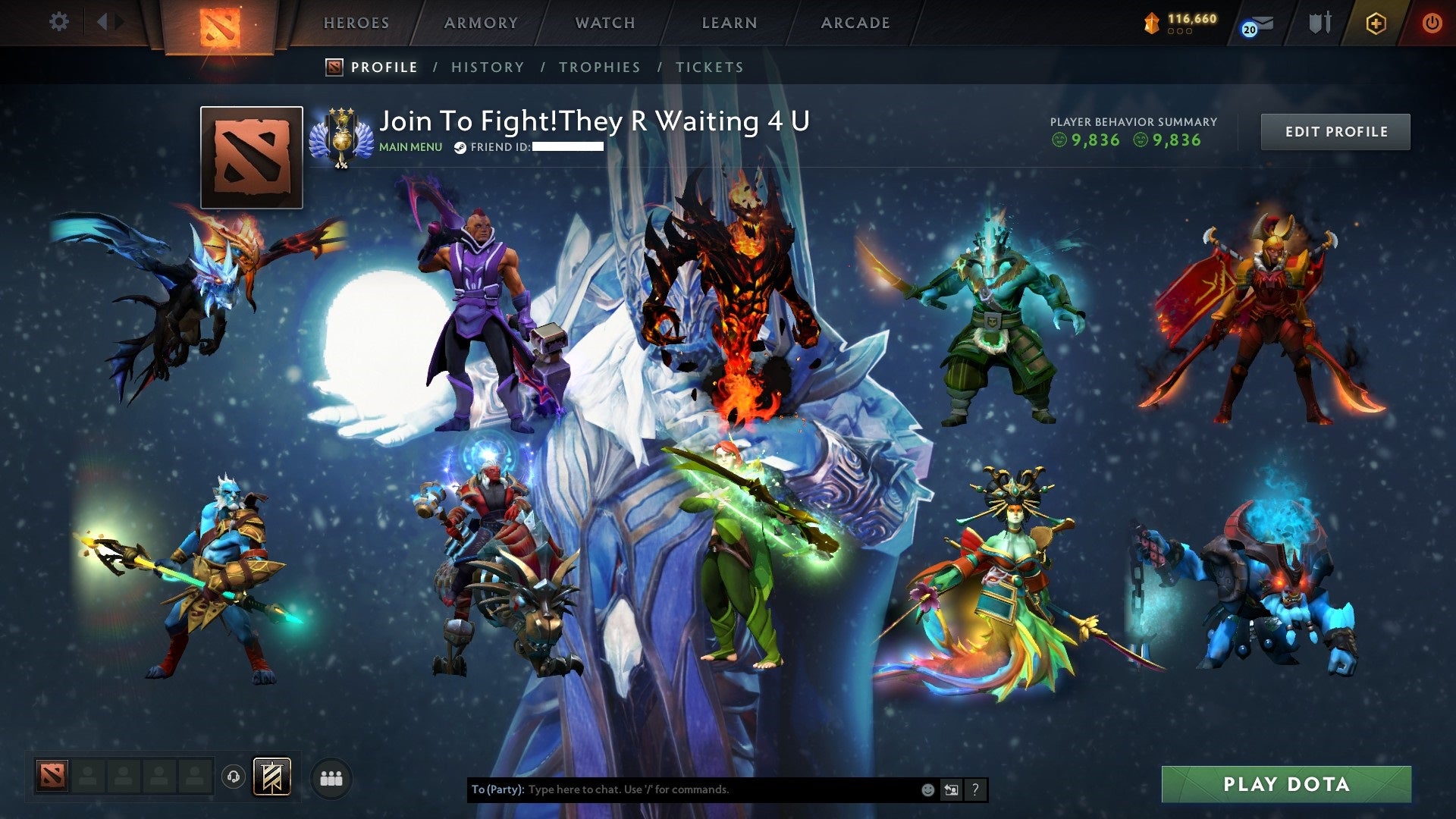The image size is (1456, 819).
Task: Switch to the HISTORY tab
Action: [x=487, y=67]
